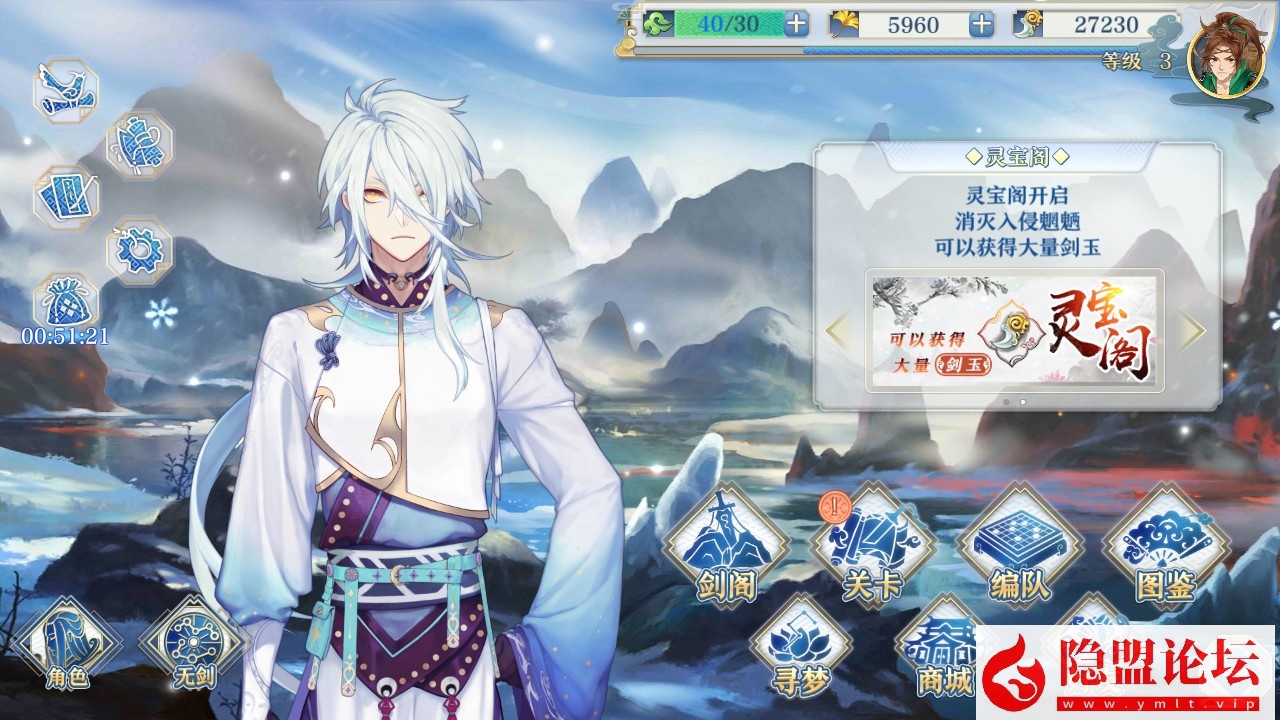Viewport: 1280px width, 720px height.
Task: Show the next banner with right arrow
Action: (1192, 331)
